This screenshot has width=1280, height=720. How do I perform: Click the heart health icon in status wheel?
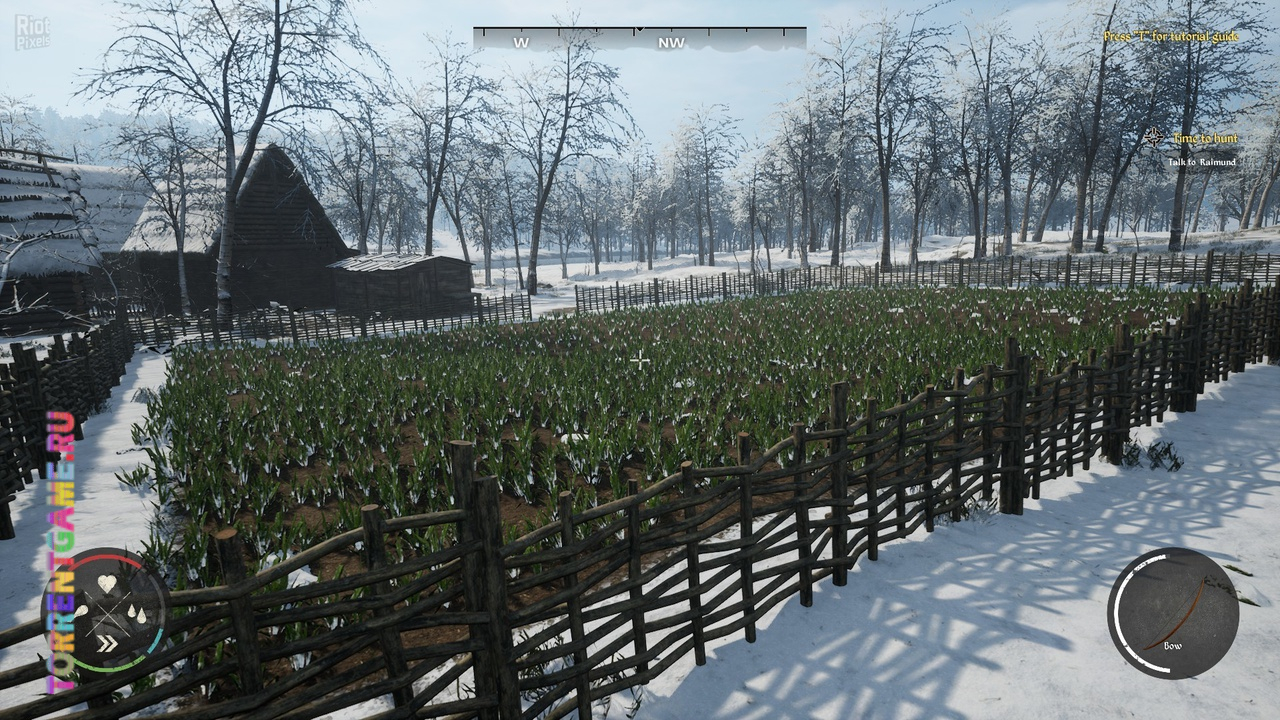pyautogui.click(x=107, y=584)
